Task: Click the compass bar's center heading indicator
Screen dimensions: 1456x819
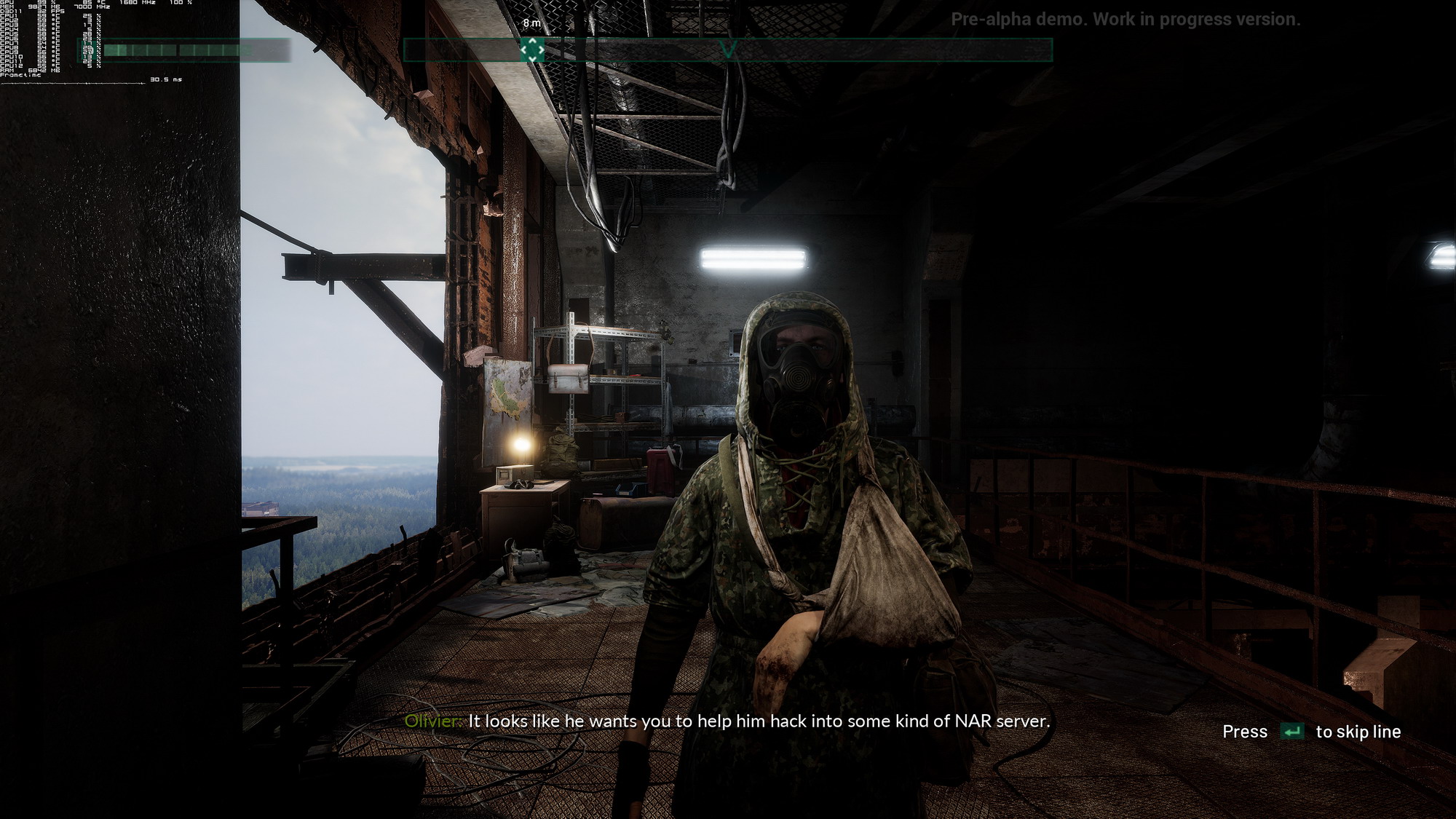Action: click(x=728, y=50)
